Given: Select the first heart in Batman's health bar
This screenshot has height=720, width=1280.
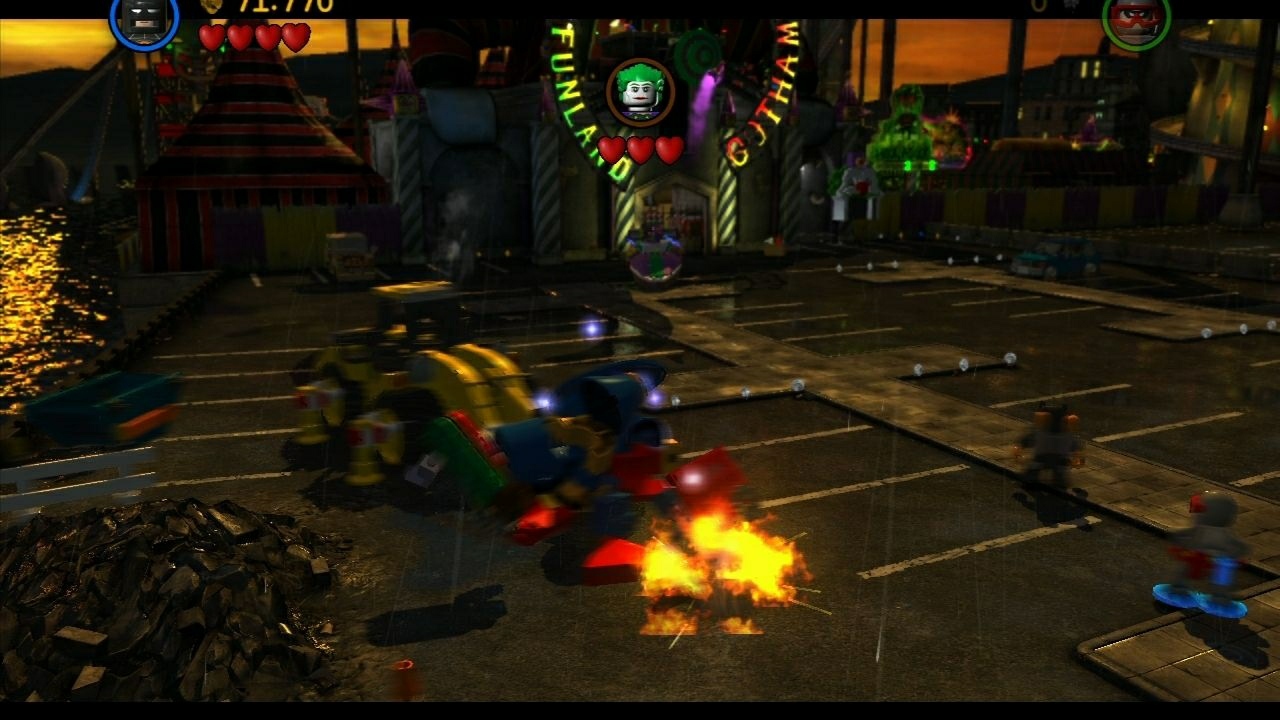Looking at the screenshot, I should pyautogui.click(x=211, y=33).
